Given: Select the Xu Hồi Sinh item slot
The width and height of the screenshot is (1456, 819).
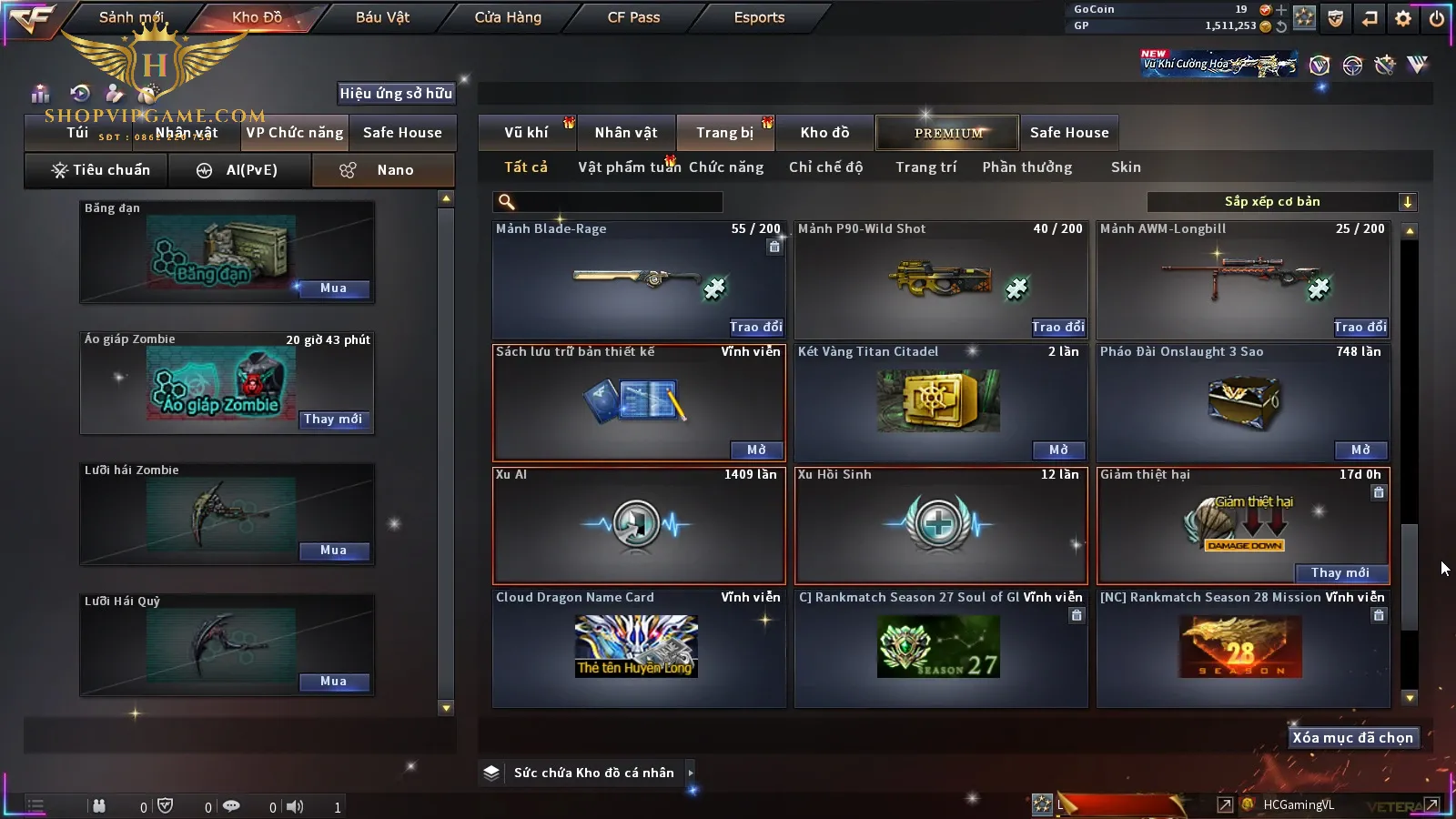Looking at the screenshot, I should point(941,525).
